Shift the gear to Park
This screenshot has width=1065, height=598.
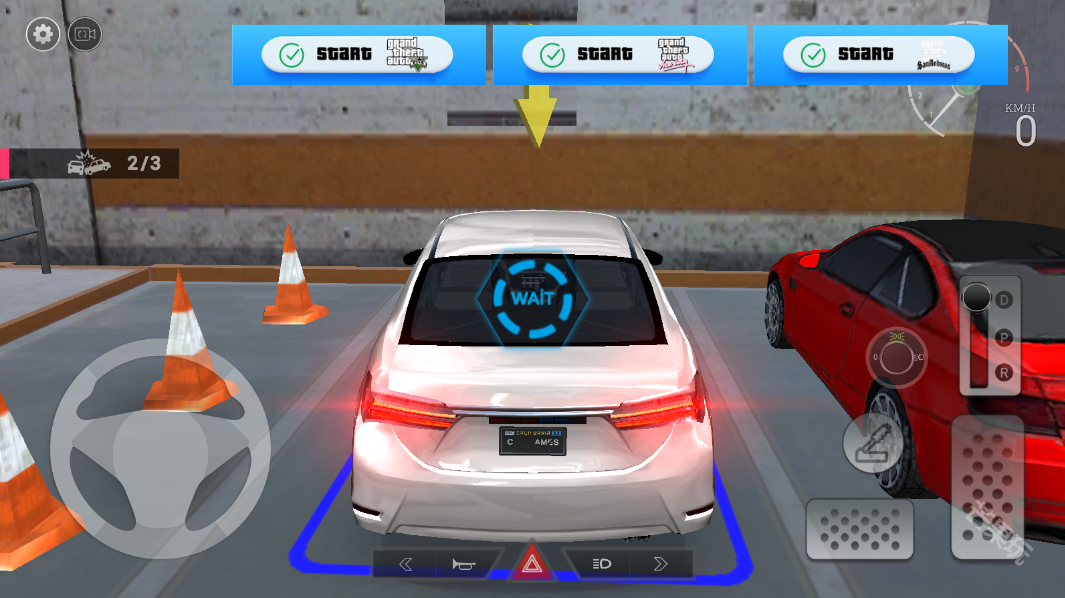[x=1004, y=336]
